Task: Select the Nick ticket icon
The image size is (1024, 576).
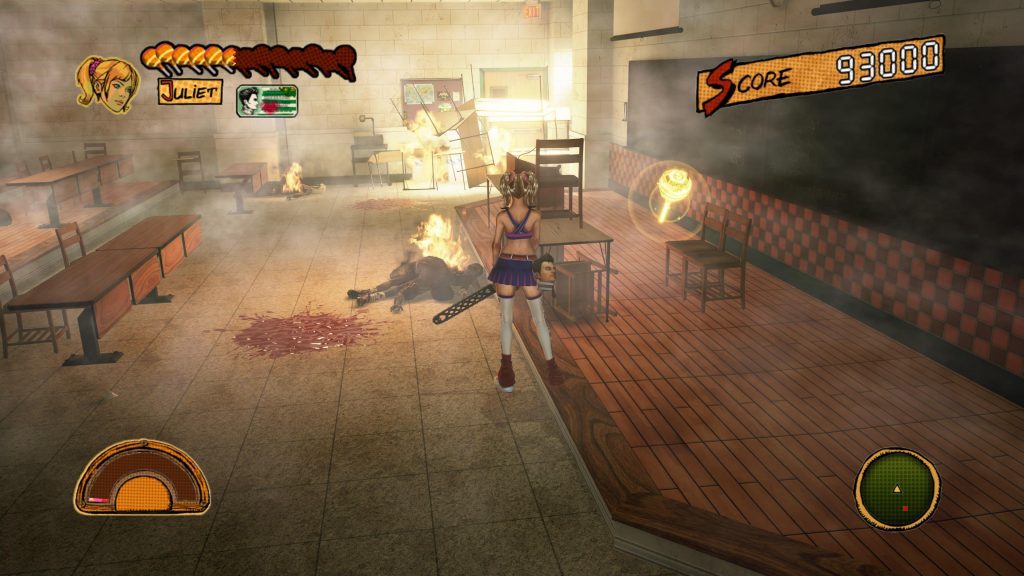Action: point(266,101)
